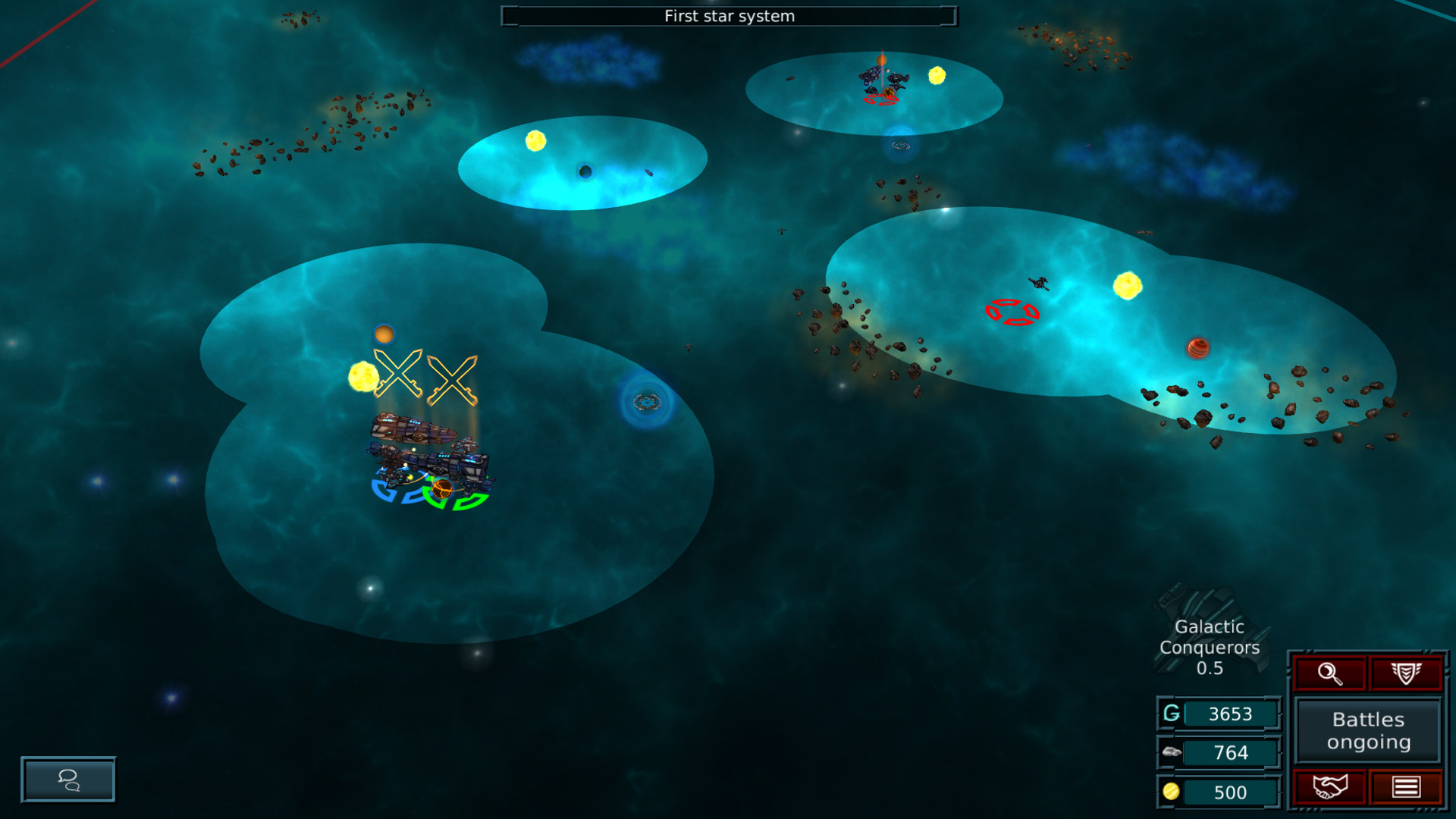This screenshot has width=1456, height=819.
Task: Open the diplomacy handshake panel
Action: click(x=1329, y=787)
